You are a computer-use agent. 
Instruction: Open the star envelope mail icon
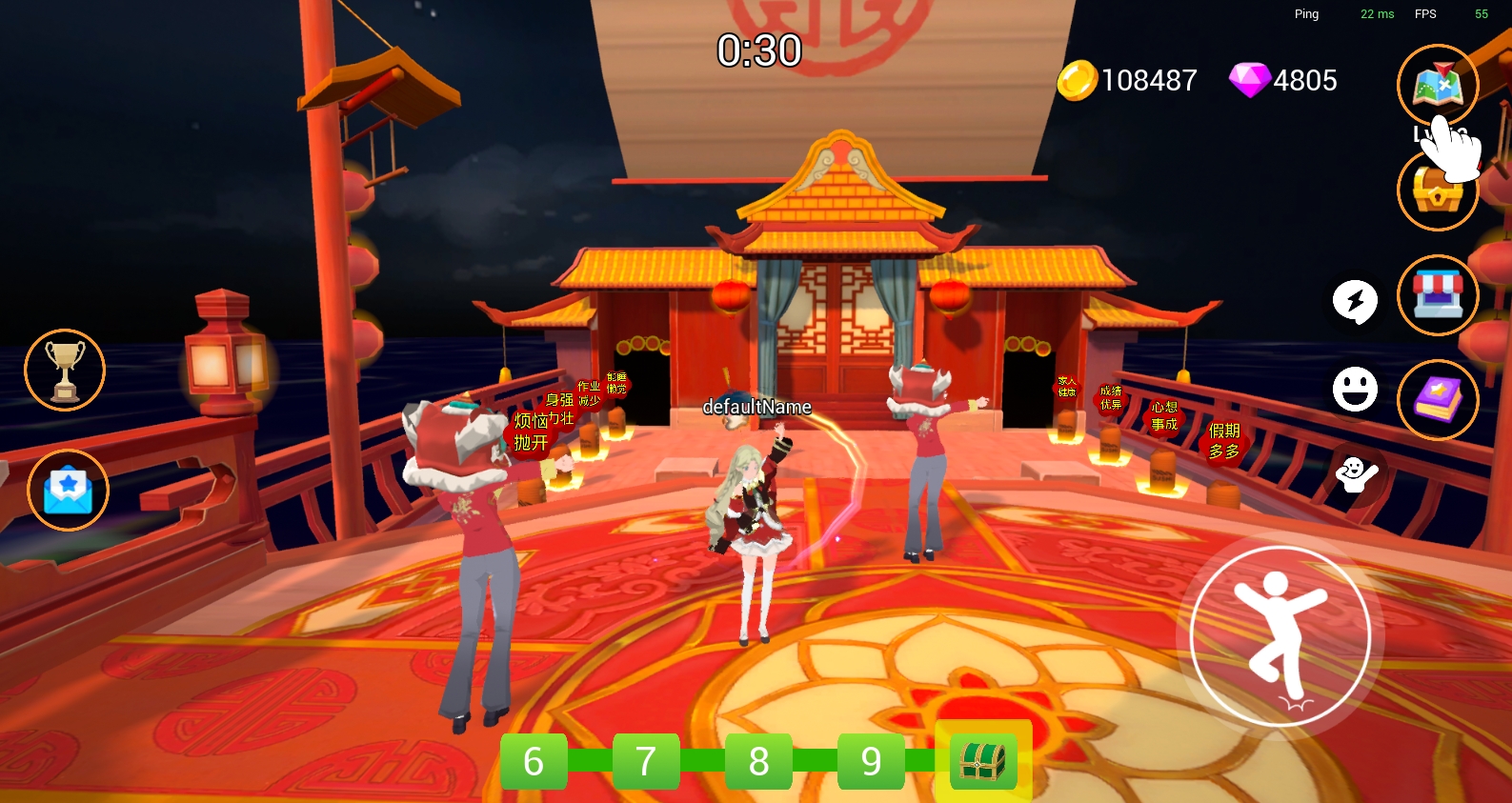pos(68,490)
